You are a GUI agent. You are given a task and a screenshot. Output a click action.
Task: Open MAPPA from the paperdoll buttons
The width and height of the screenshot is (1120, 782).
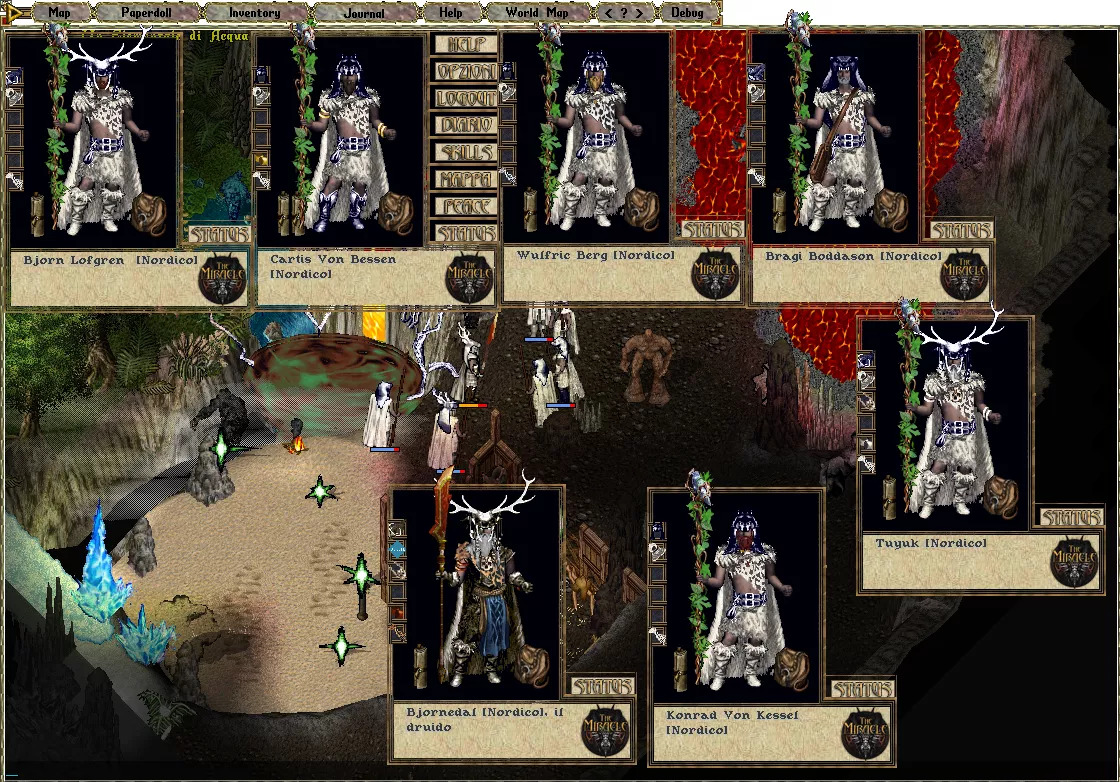point(465,180)
